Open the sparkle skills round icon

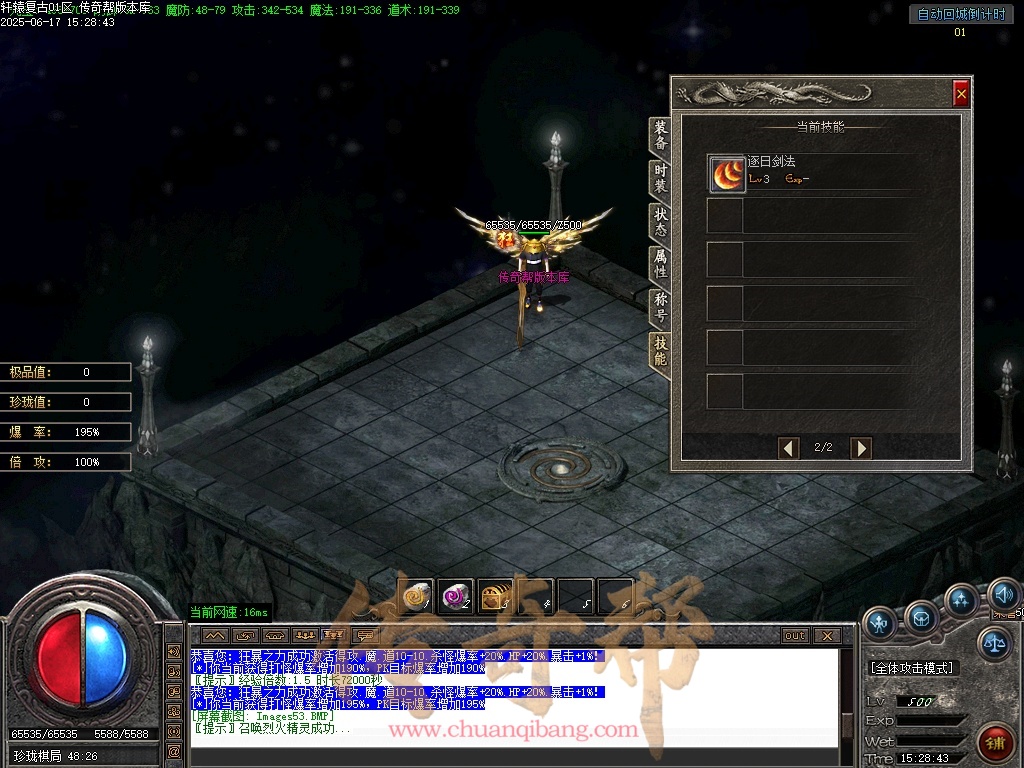961,601
